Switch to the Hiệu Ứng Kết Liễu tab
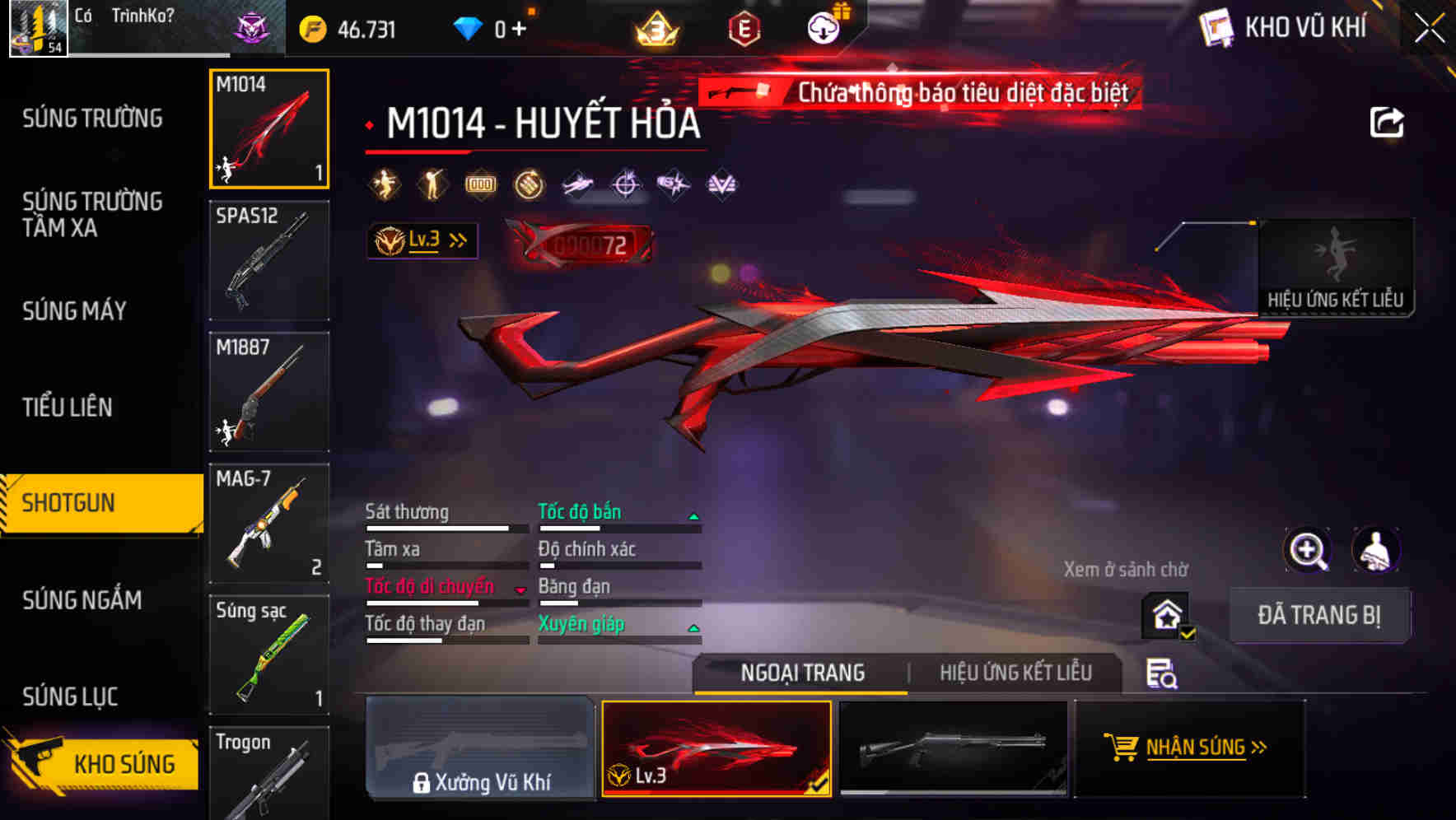This screenshot has height=820, width=1456. pyautogui.click(x=1015, y=673)
